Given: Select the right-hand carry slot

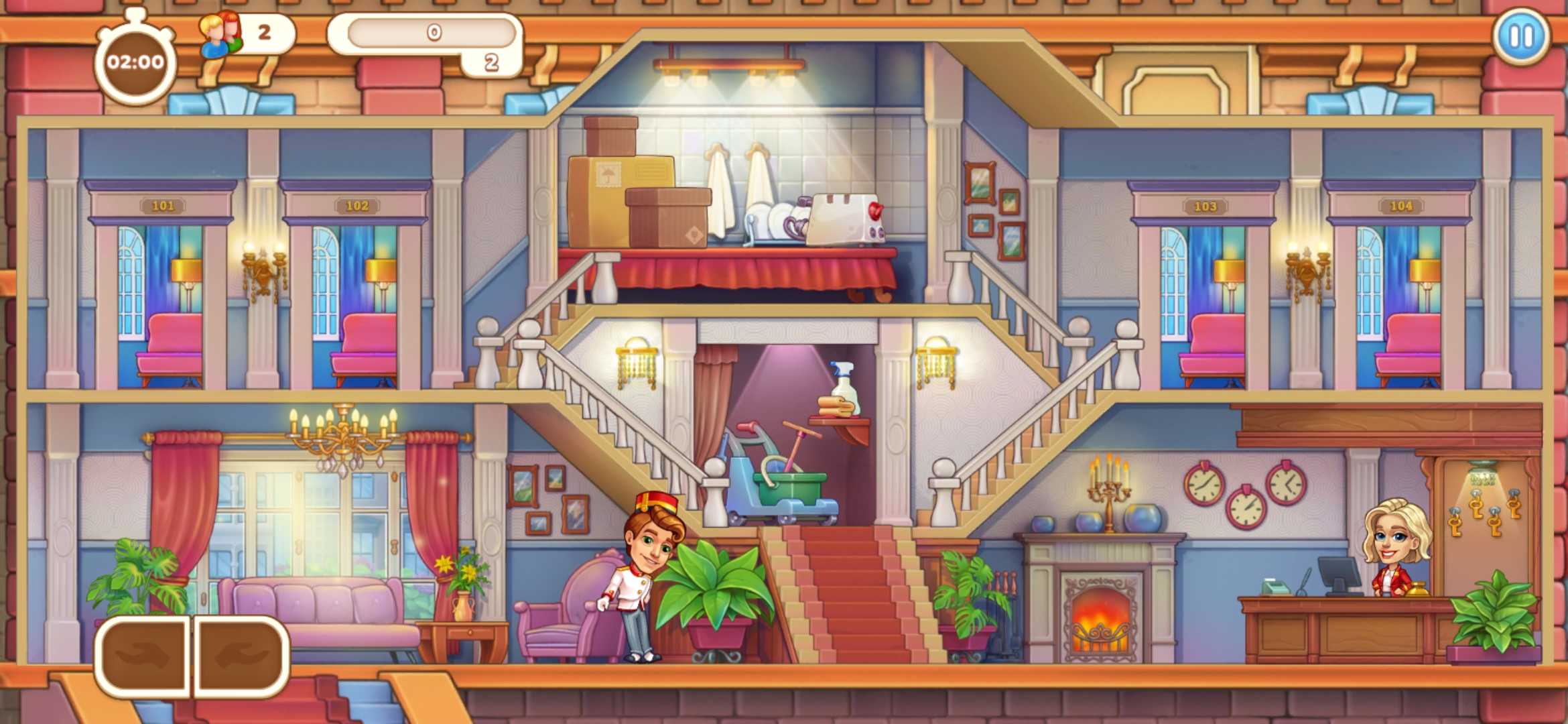Looking at the screenshot, I should (x=243, y=655).
